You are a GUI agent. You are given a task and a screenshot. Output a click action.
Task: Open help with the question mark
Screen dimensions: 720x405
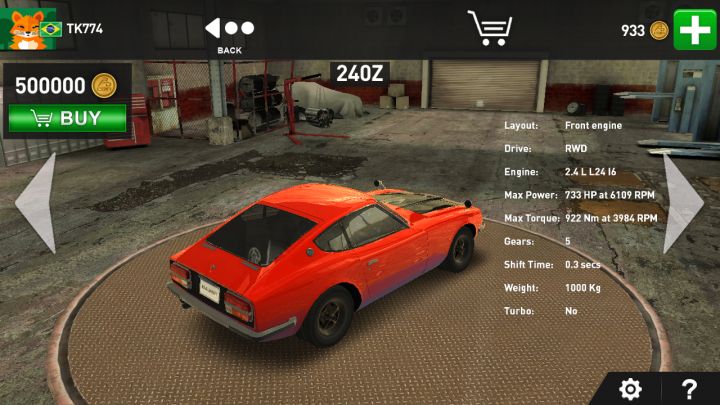[x=689, y=389]
